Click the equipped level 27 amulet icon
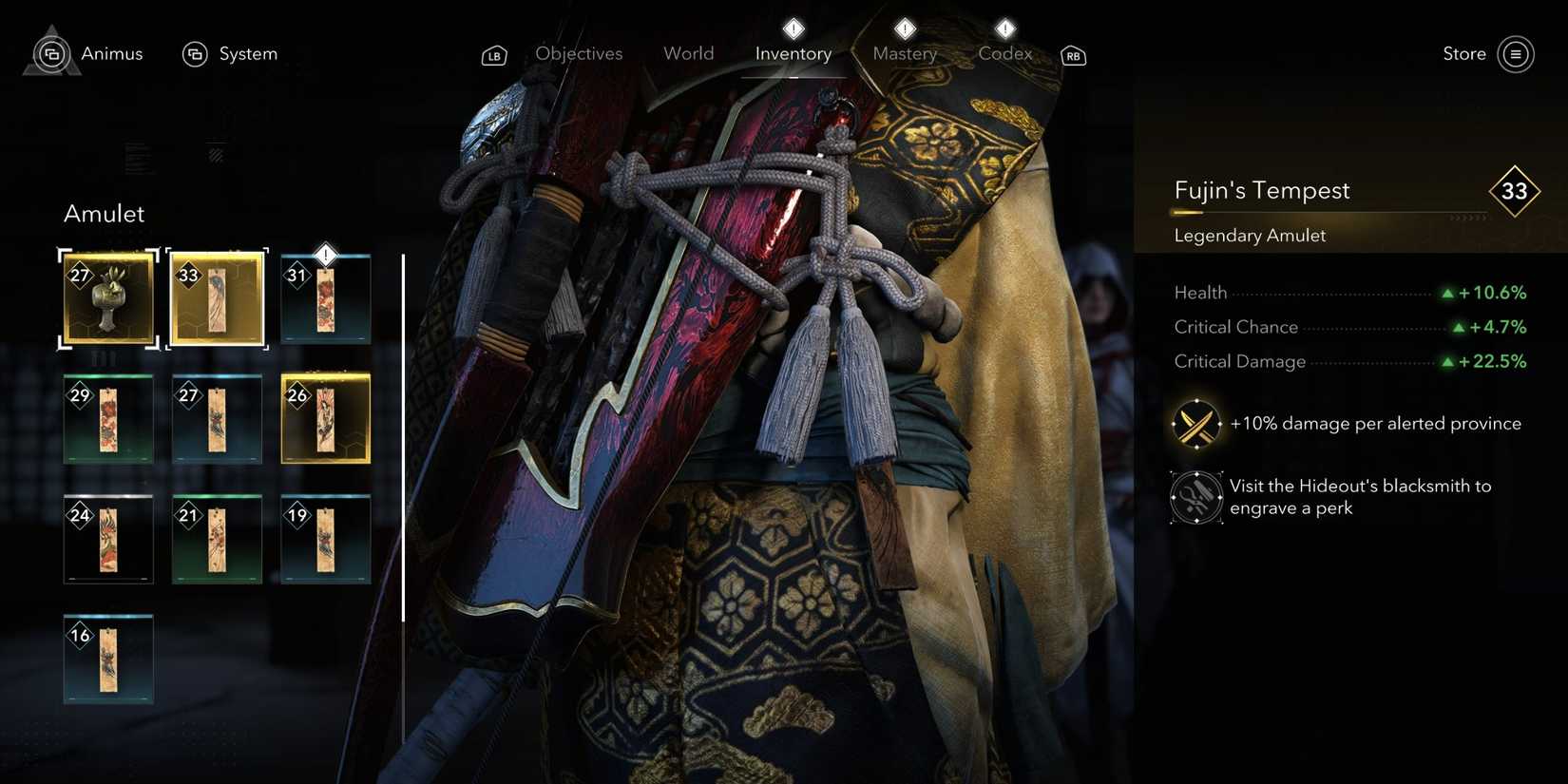The width and height of the screenshot is (1568, 784). point(107,298)
